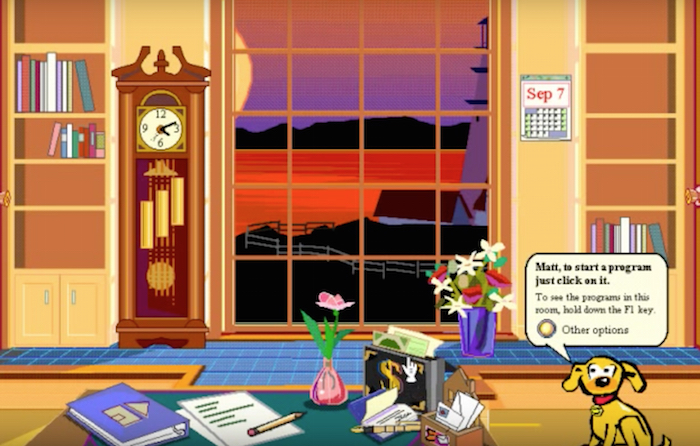This screenshot has width=700, height=446.
Task: Choose Other options in the speech bubble
Action: click(x=546, y=328)
